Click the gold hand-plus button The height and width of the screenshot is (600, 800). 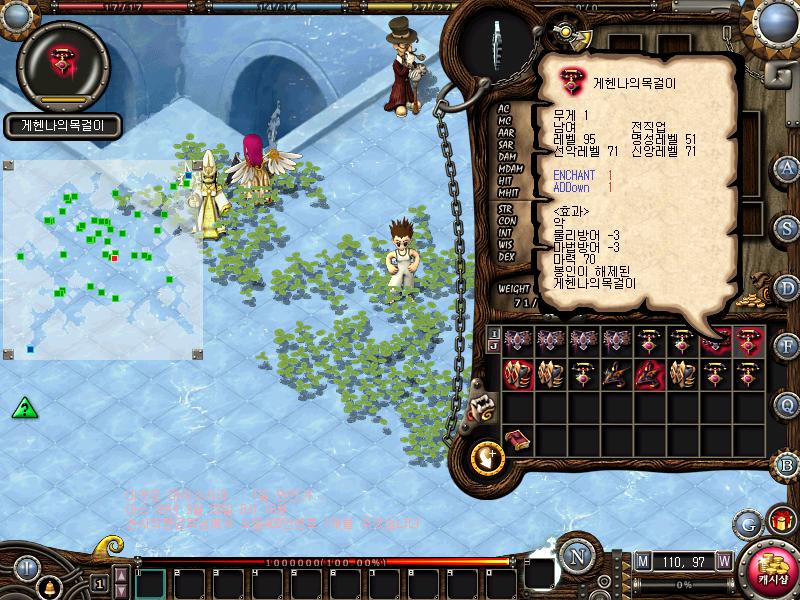pos(486,456)
